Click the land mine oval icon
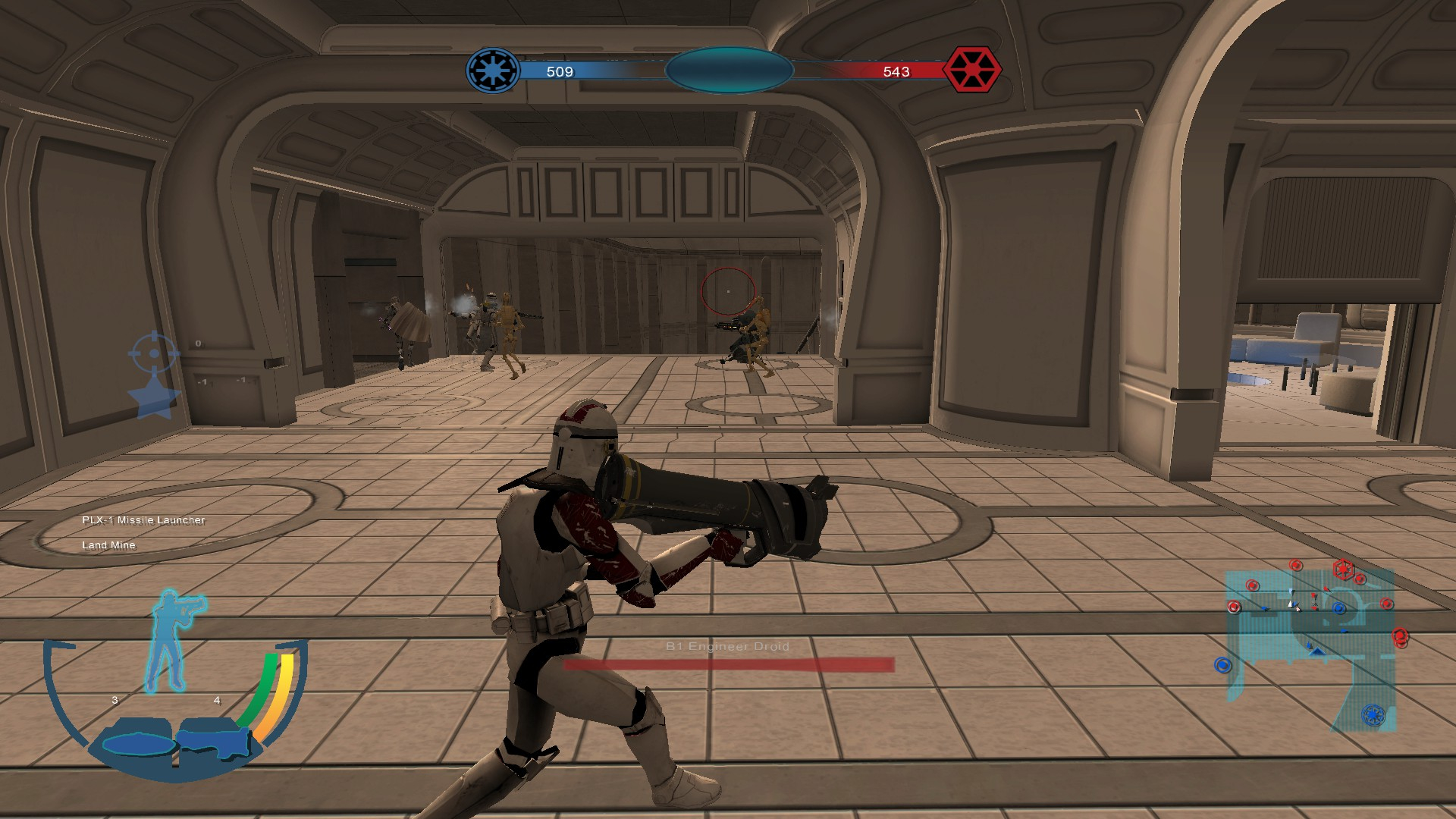This screenshot has height=819, width=1456. pyautogui.click(x=136, y=744)
